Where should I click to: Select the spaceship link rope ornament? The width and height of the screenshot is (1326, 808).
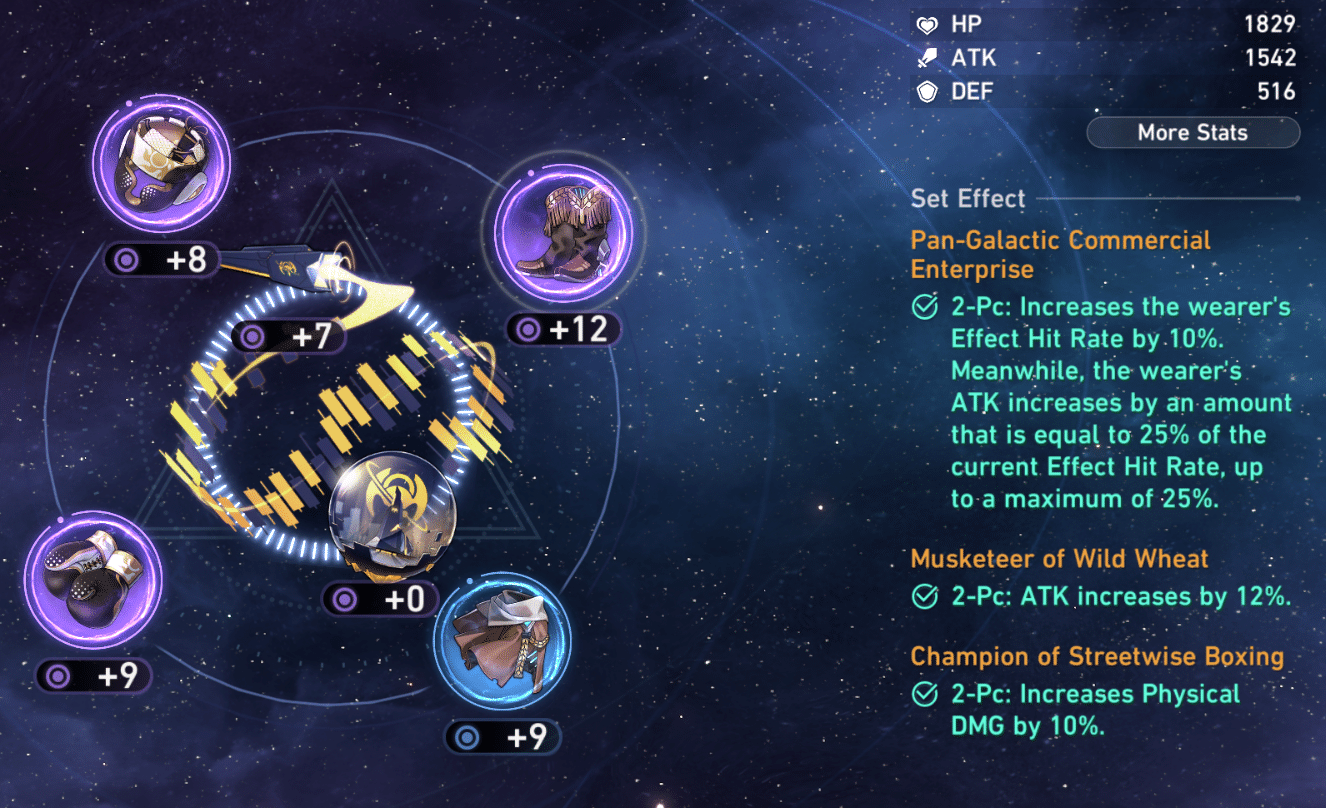pos(290,274)
